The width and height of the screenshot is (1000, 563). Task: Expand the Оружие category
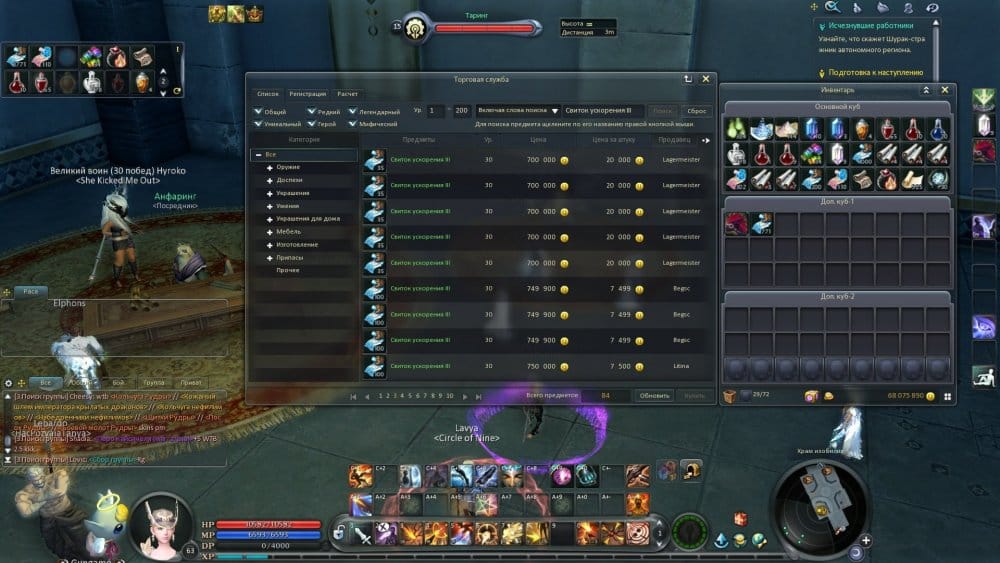tap(288, 167)
